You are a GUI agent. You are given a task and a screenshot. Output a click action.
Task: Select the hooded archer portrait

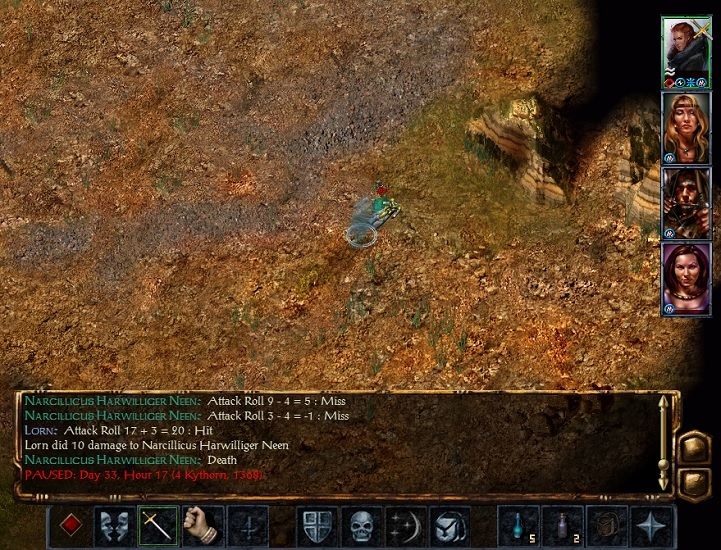tap(685, 203)
